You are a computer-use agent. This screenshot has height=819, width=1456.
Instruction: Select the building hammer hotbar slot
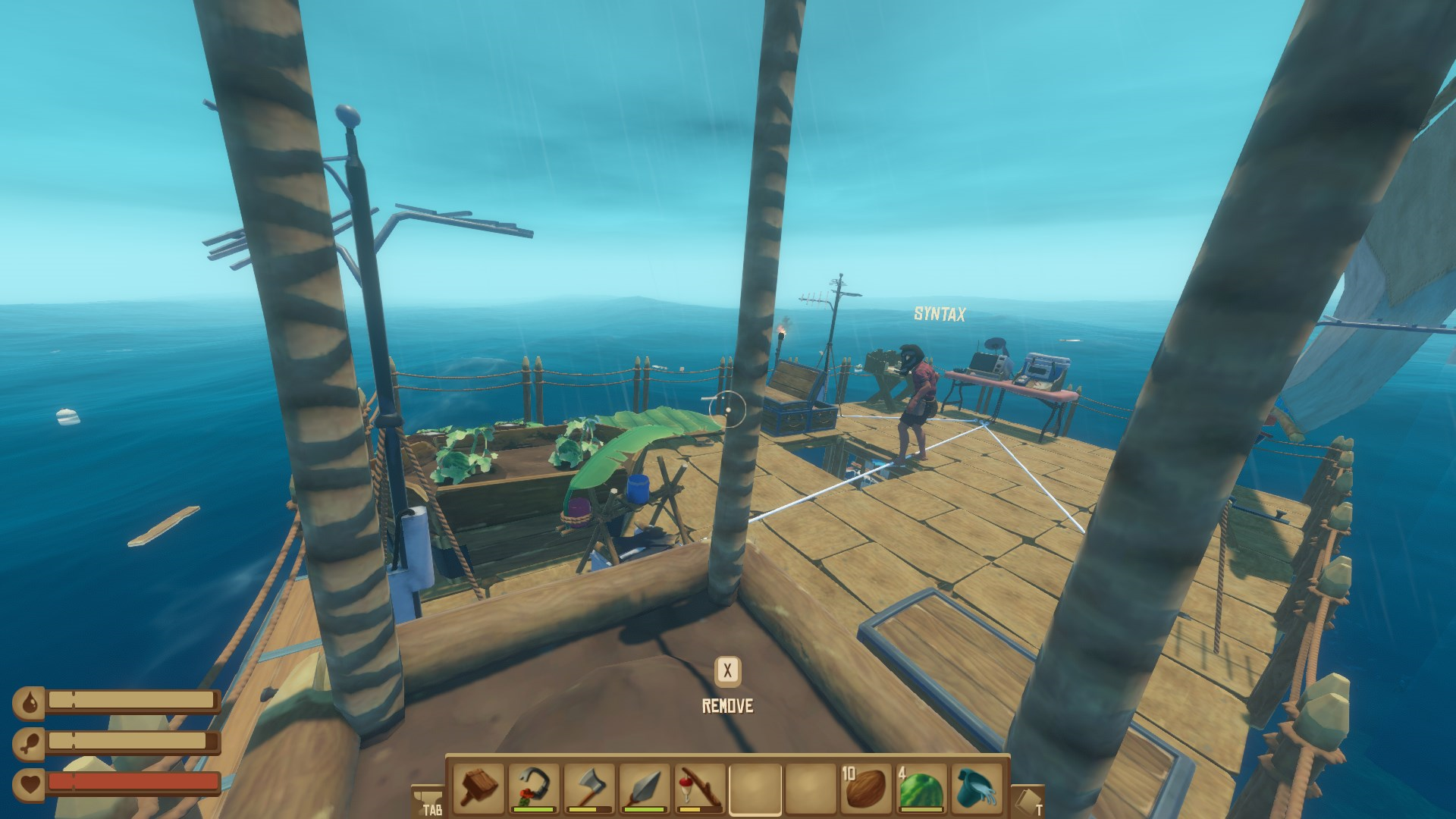(x=479, y=788)
